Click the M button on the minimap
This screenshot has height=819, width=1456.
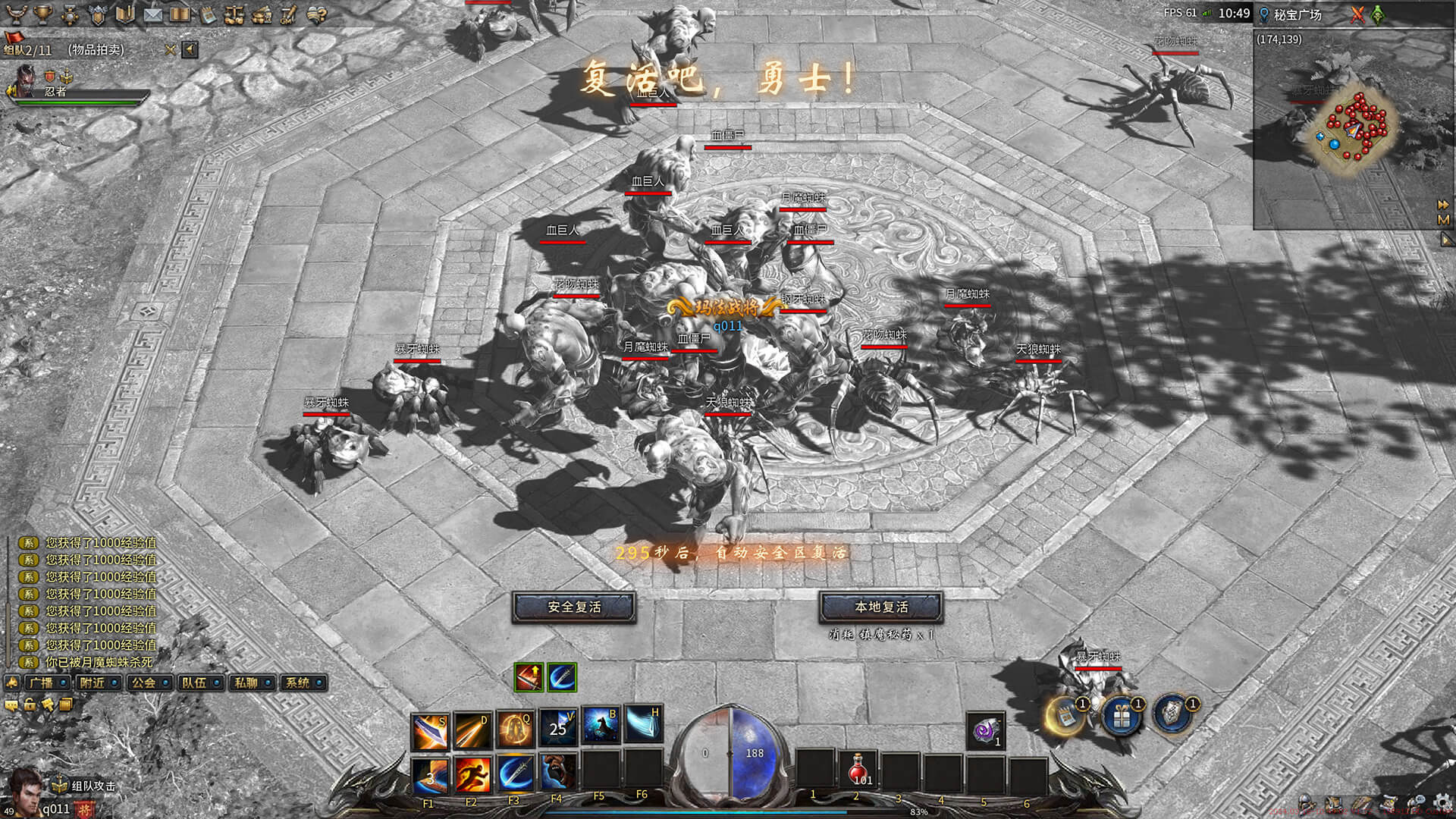1443,220
